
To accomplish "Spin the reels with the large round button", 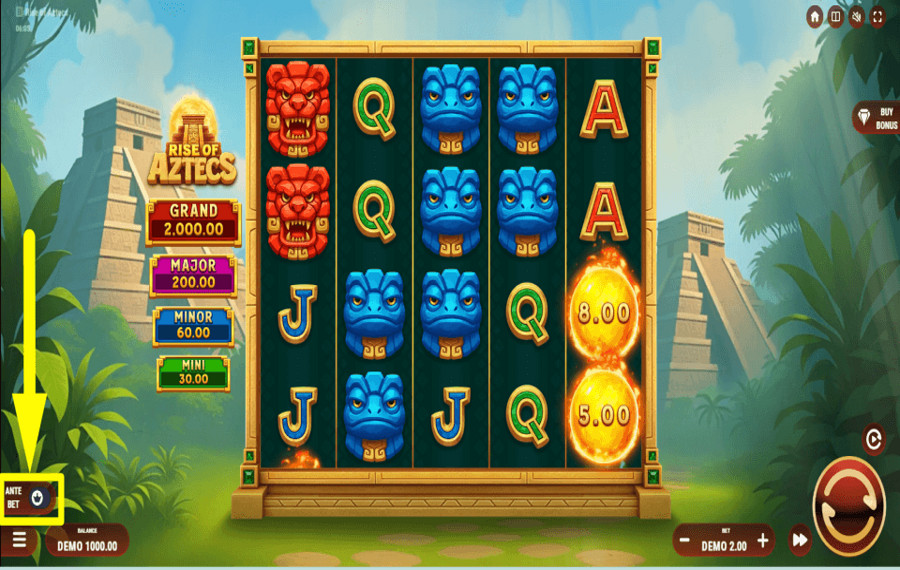I will tap(848, 506).
